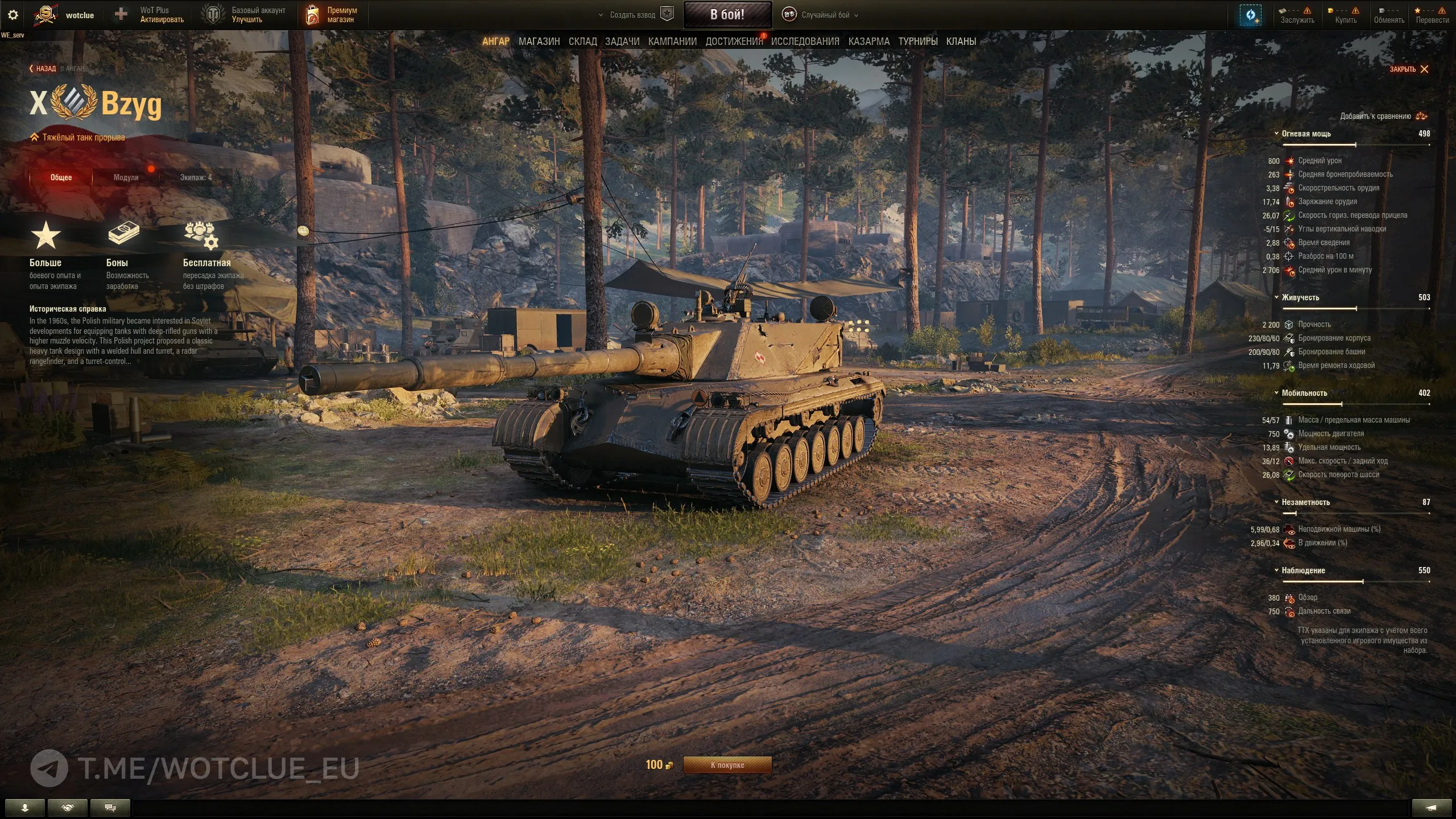Go to the СКЛАД depot section
Viewport: 1456px width, 819px height.
point(582,42)
